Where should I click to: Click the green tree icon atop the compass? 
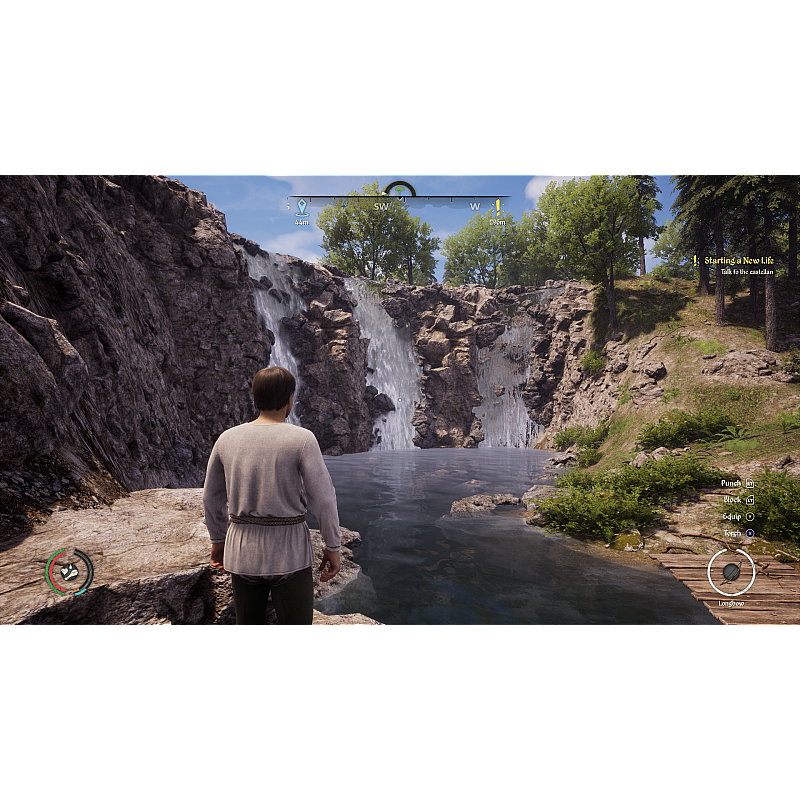tap(400, 189)
